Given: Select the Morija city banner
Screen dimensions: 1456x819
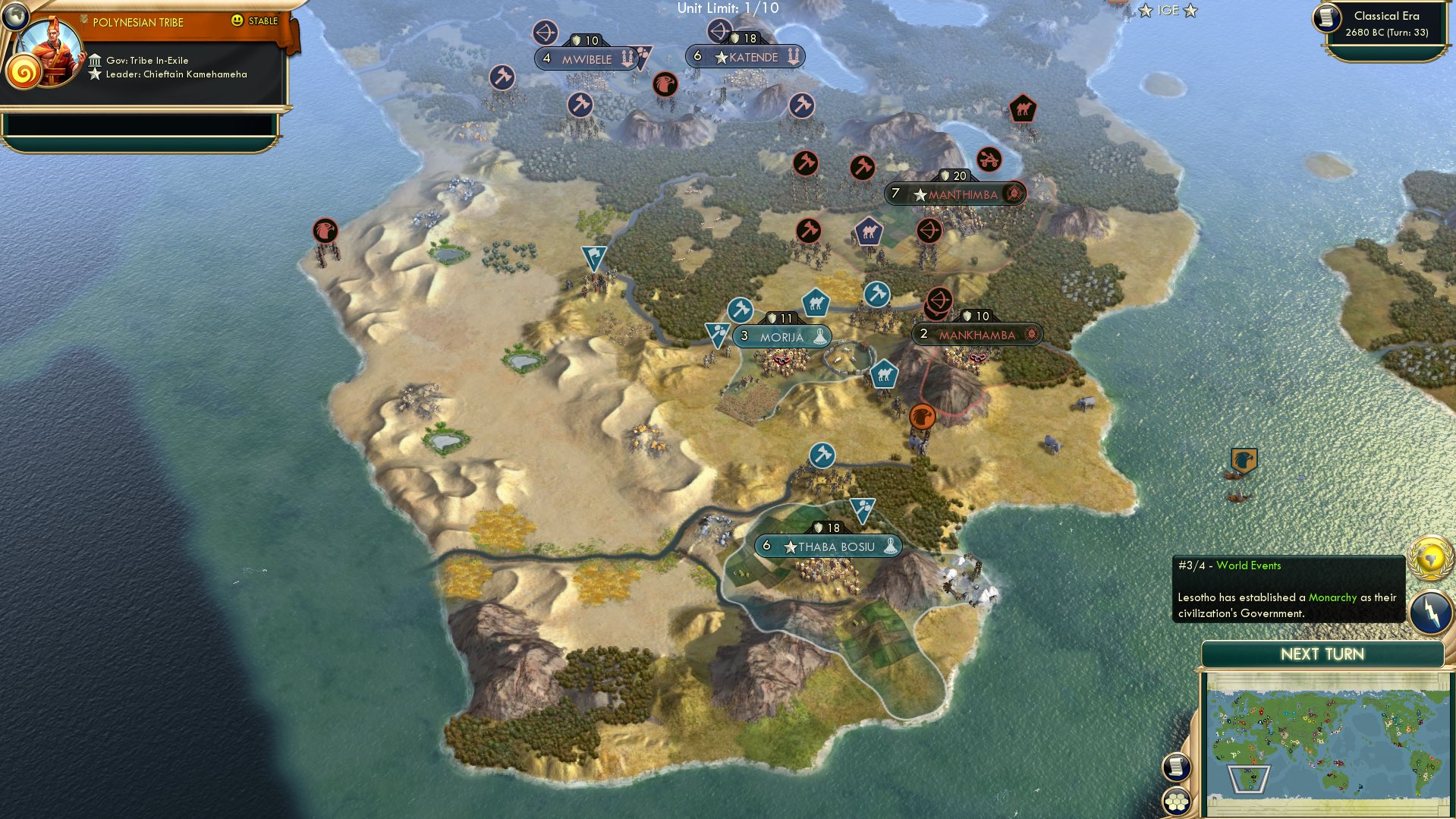Looking at the screenshot, I should [781, 337].
